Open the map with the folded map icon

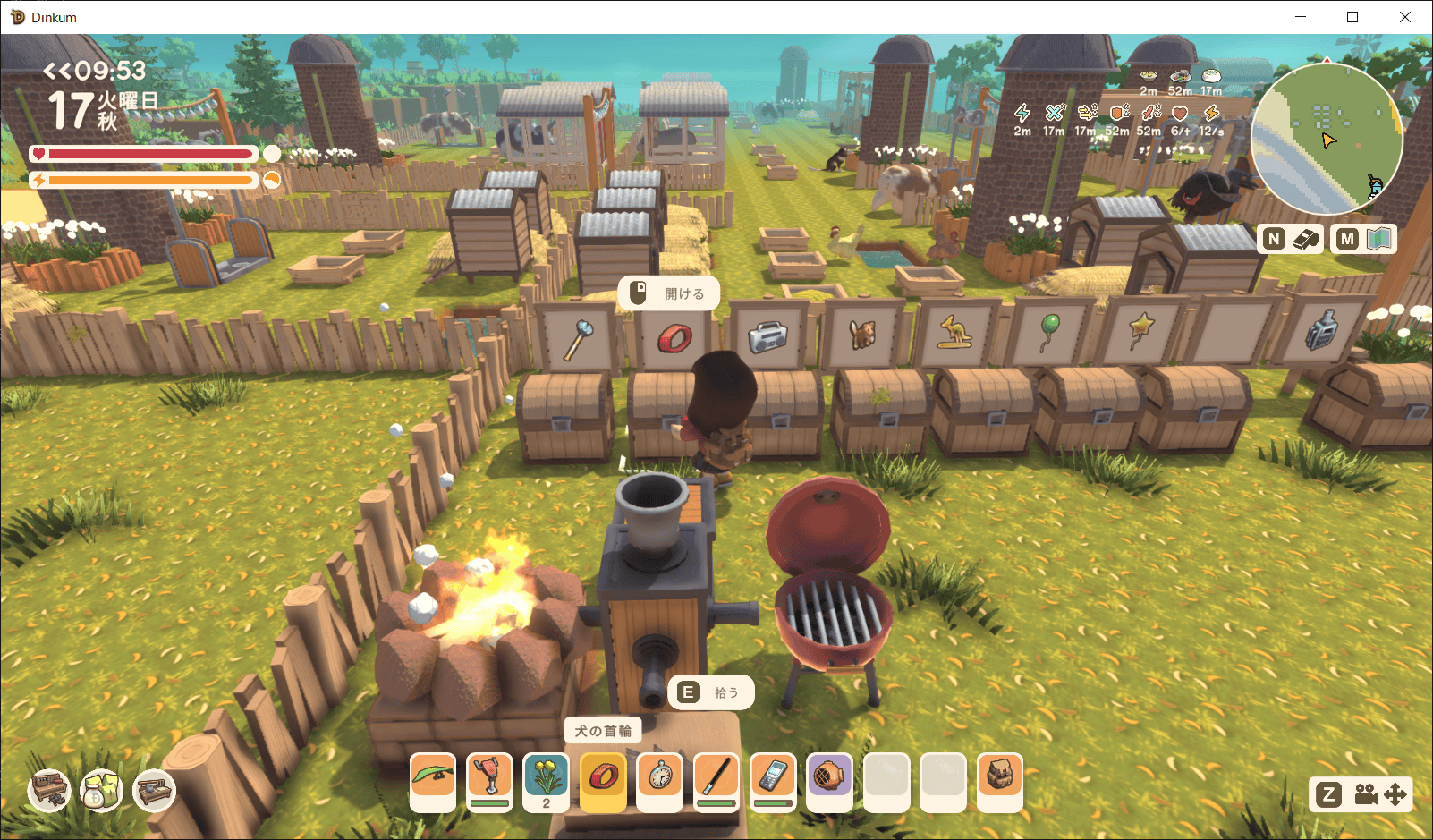point(1378,239)
